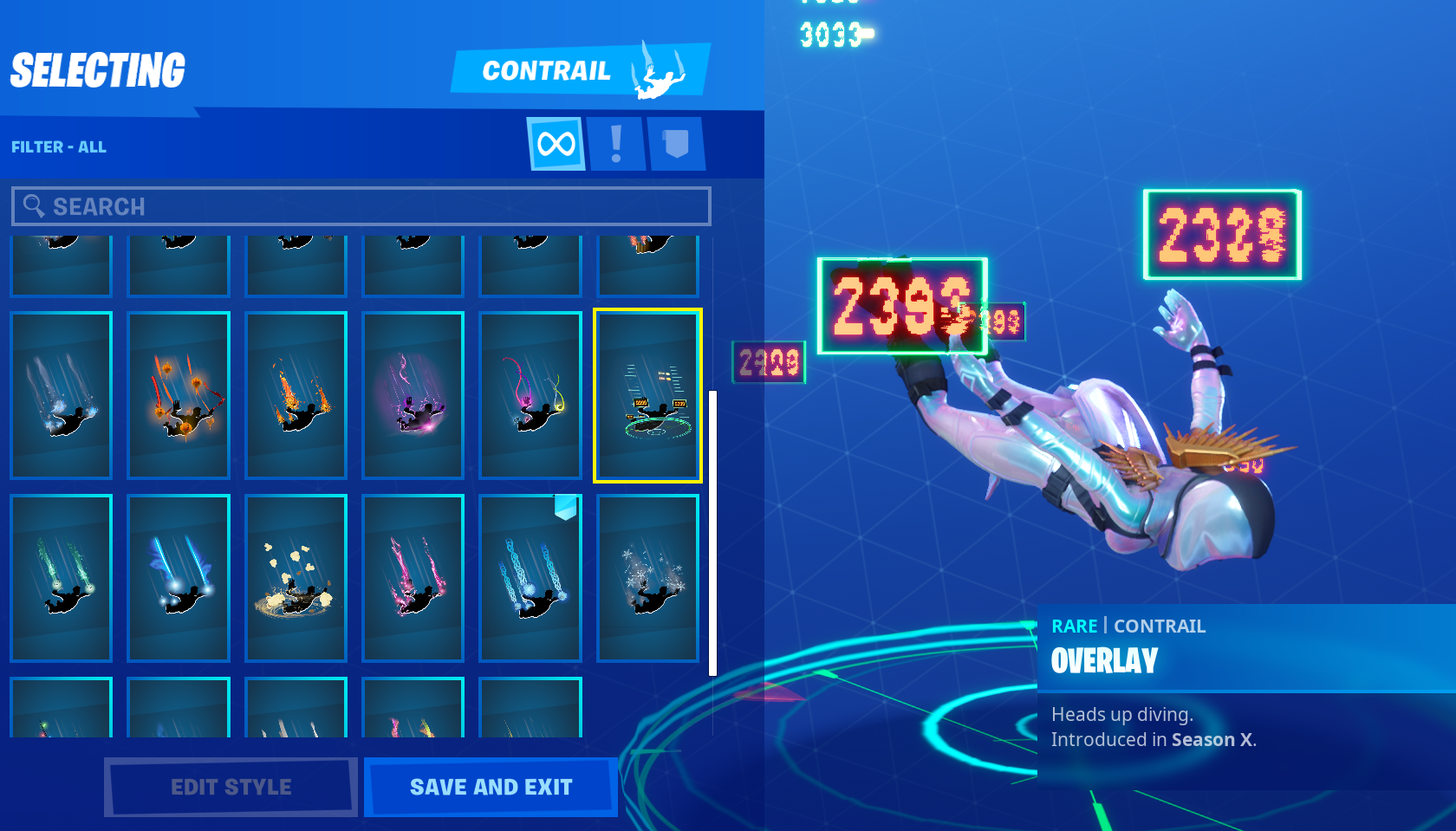This screenshot has height=831, width=1456.
Task: Select the infinity show-all filter
Action: tap(556, 144)
